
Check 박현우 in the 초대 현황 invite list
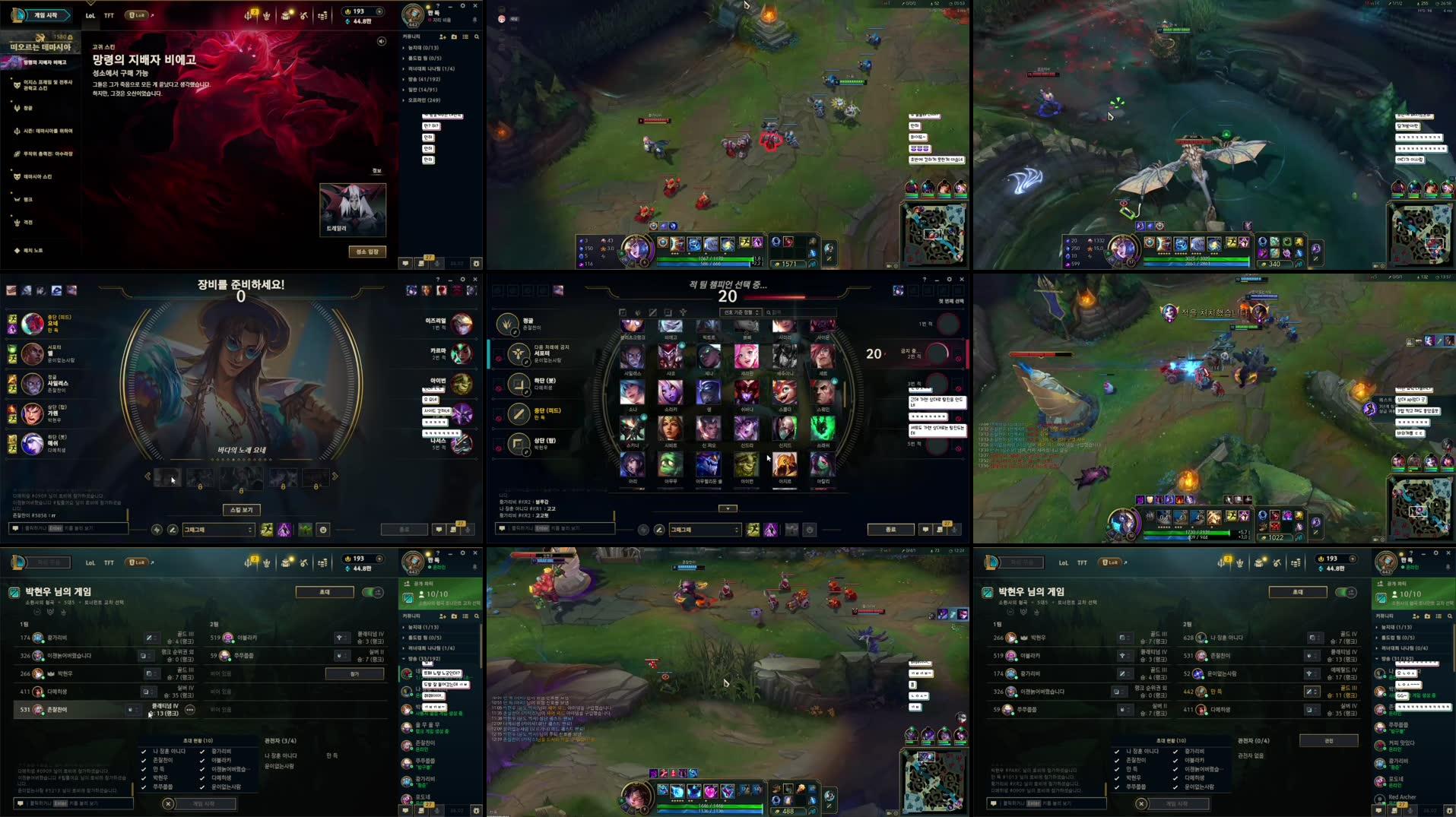(144, 778)
